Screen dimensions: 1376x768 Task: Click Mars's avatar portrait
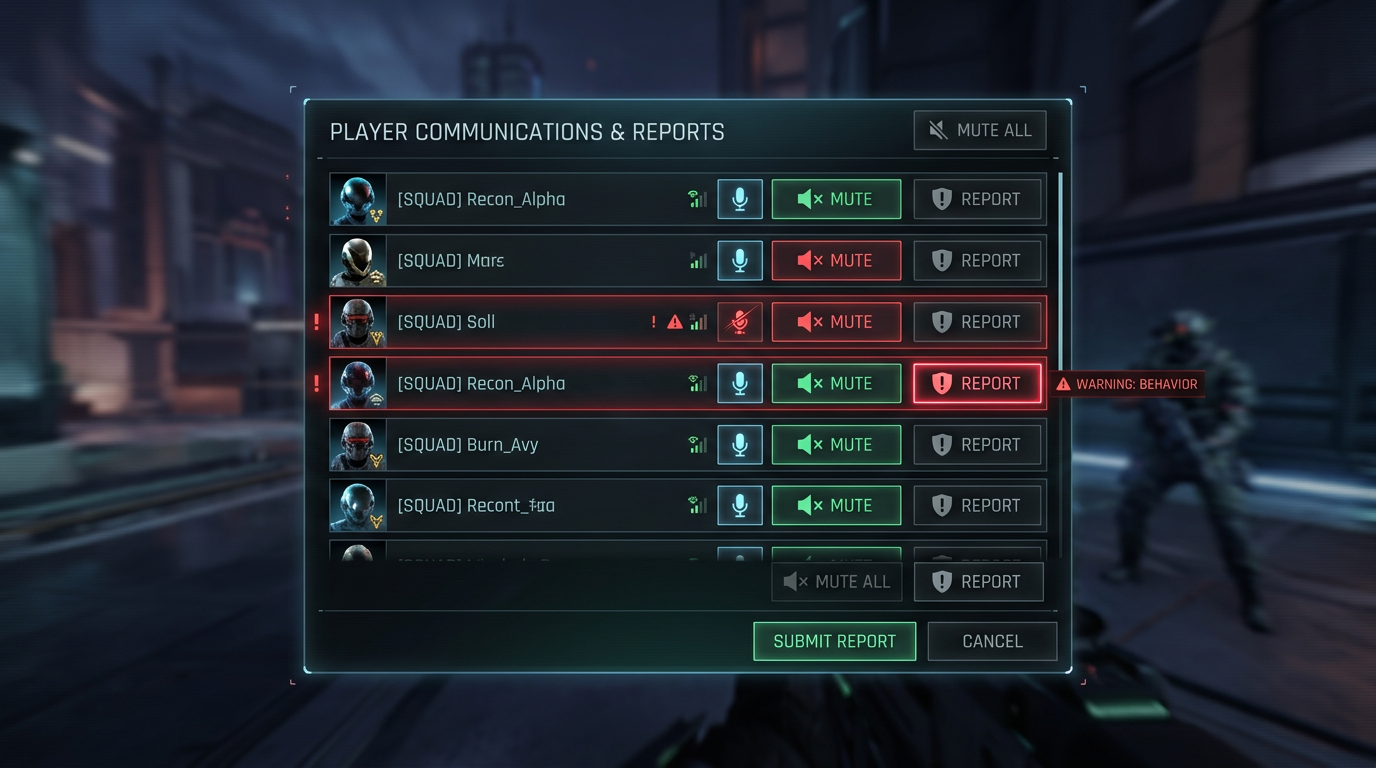[x=357, y=260]
